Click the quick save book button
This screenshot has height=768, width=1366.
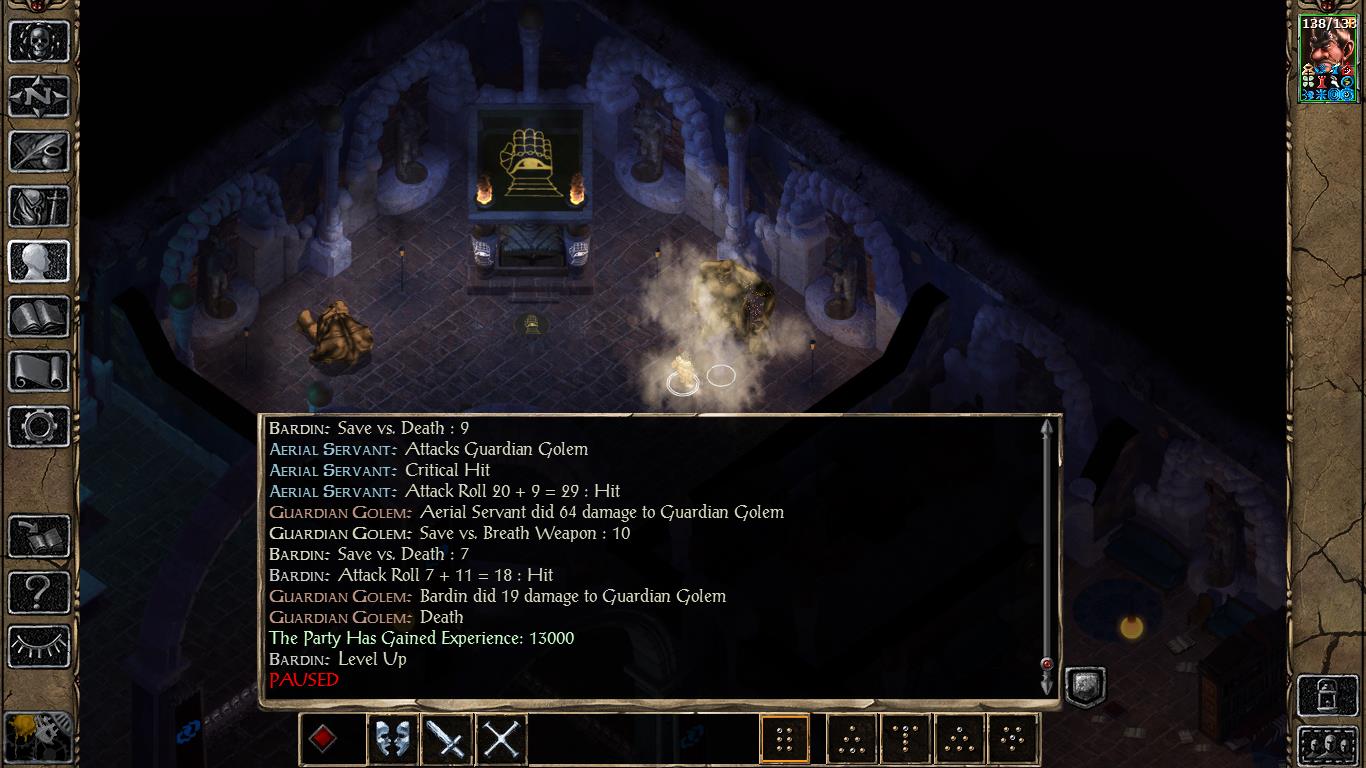click(x=39, y=537)
